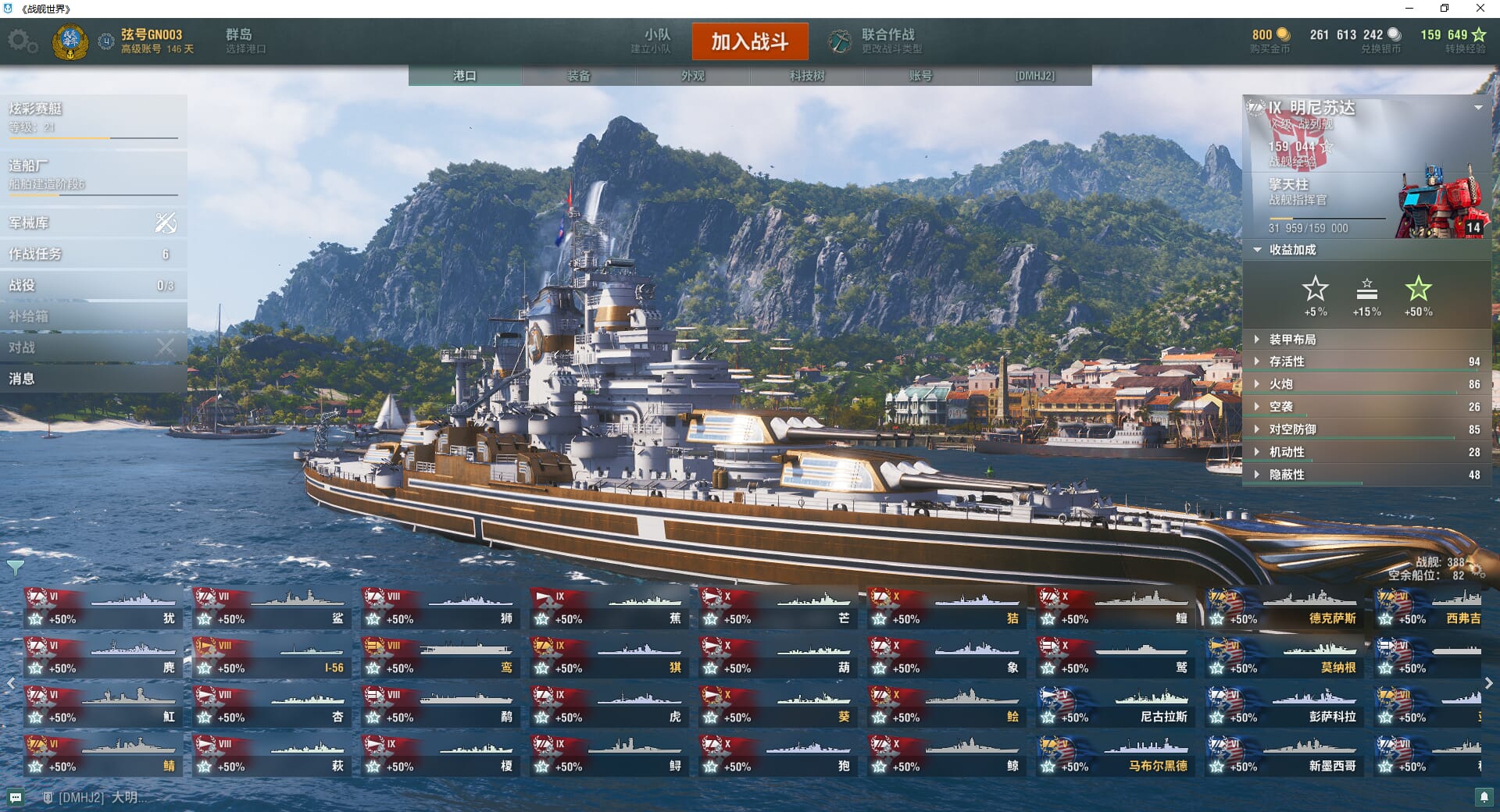Click the orange 加入战斗 battle button

tap(749, 41)
